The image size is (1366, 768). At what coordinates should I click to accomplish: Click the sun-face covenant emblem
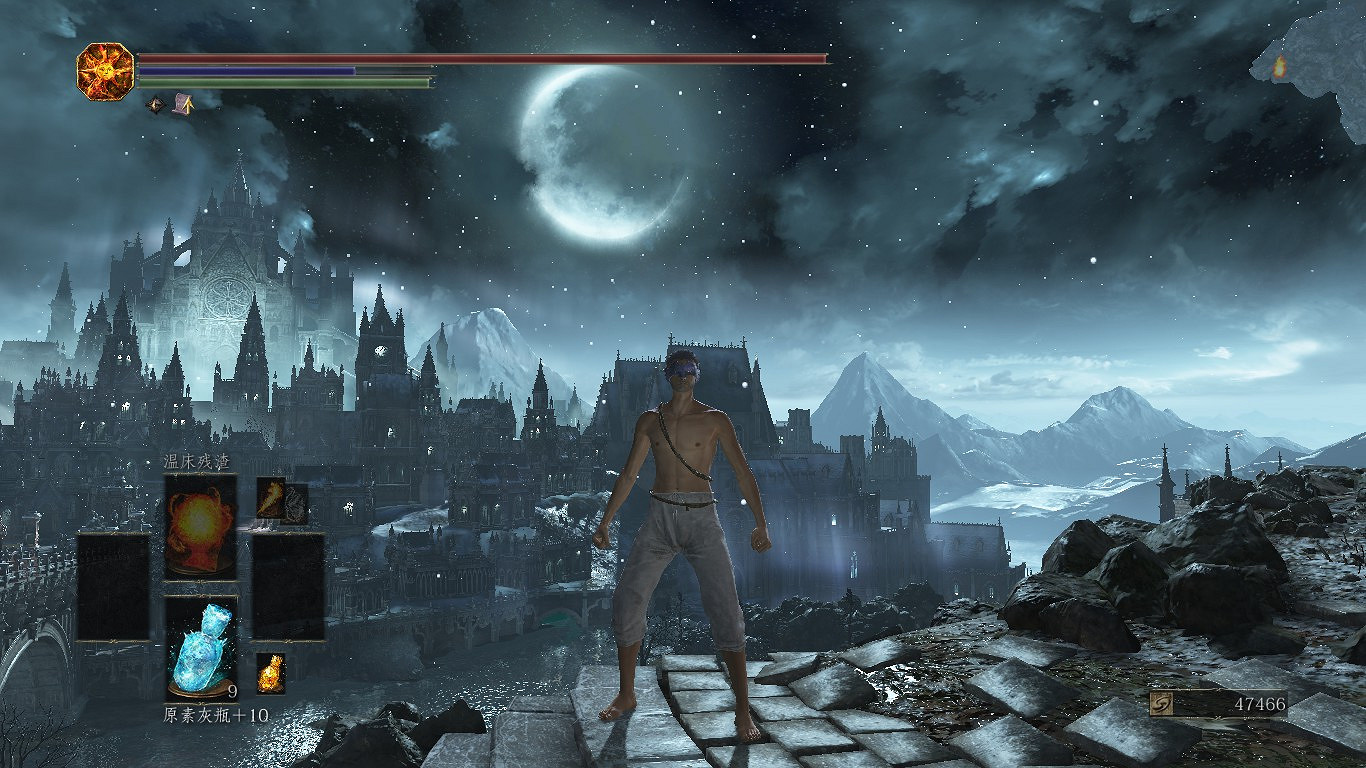[105, 71]
